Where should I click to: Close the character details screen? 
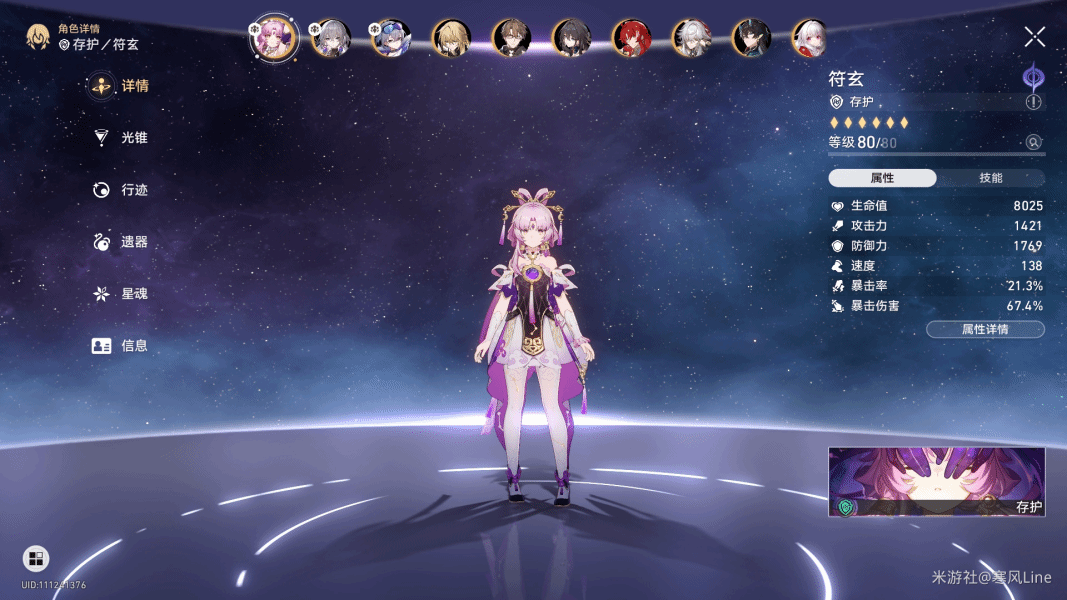(x=1034, y=38)
